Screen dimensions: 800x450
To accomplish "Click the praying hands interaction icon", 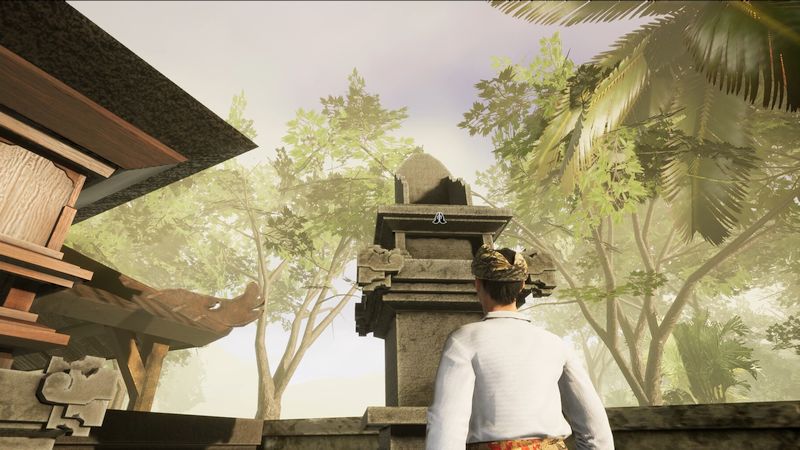I will [439, 217].
